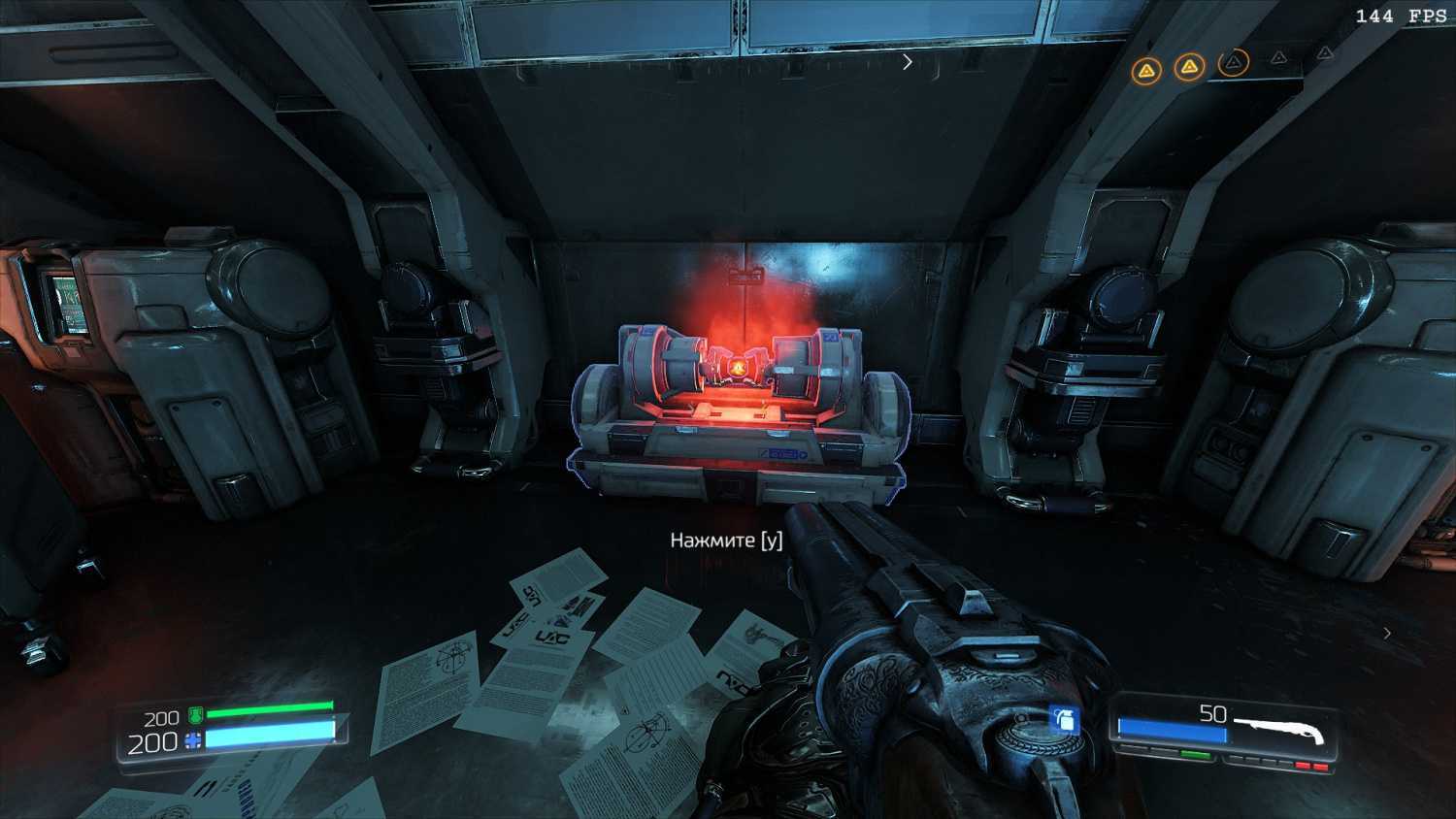Click the partially filled challenge ring icon

coord(1233,64)
